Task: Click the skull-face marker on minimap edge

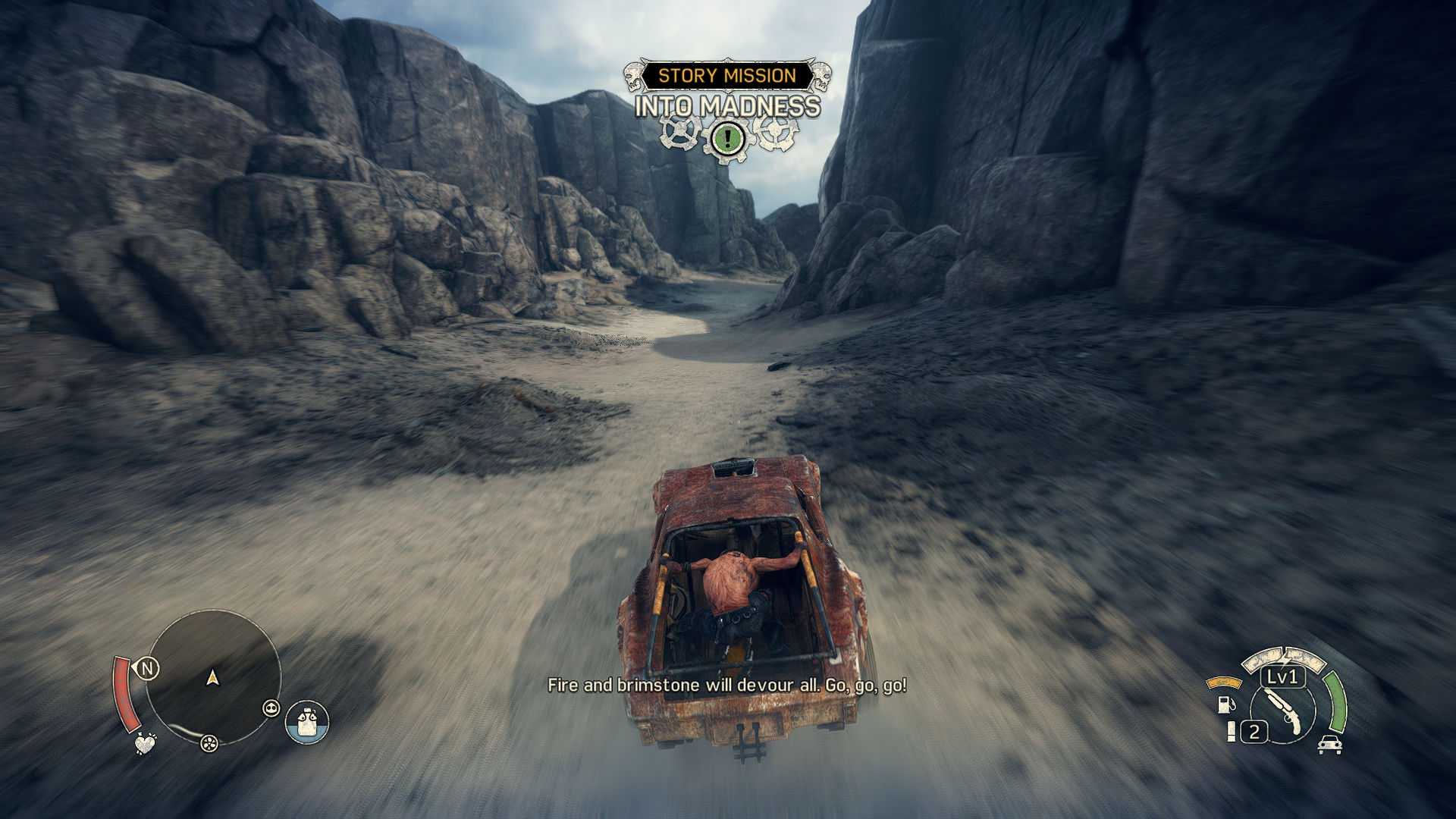Action: [271, 708]
